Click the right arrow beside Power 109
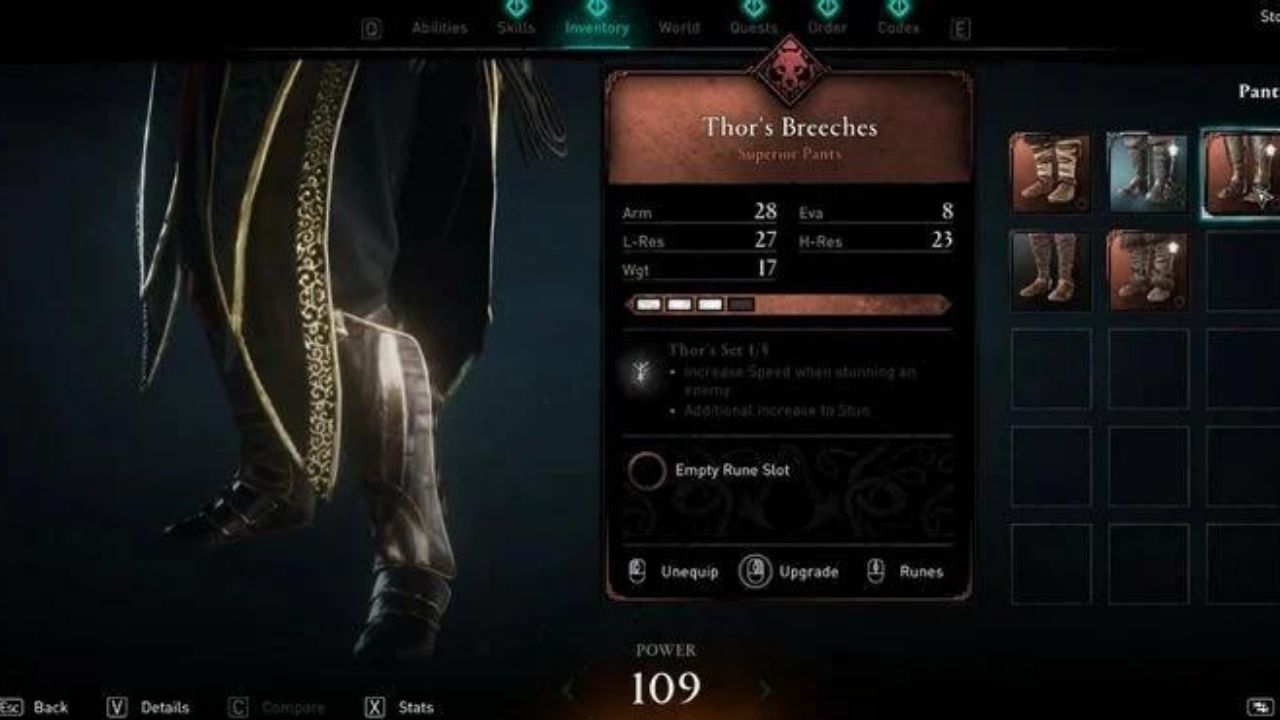 (x=765, y=687)
